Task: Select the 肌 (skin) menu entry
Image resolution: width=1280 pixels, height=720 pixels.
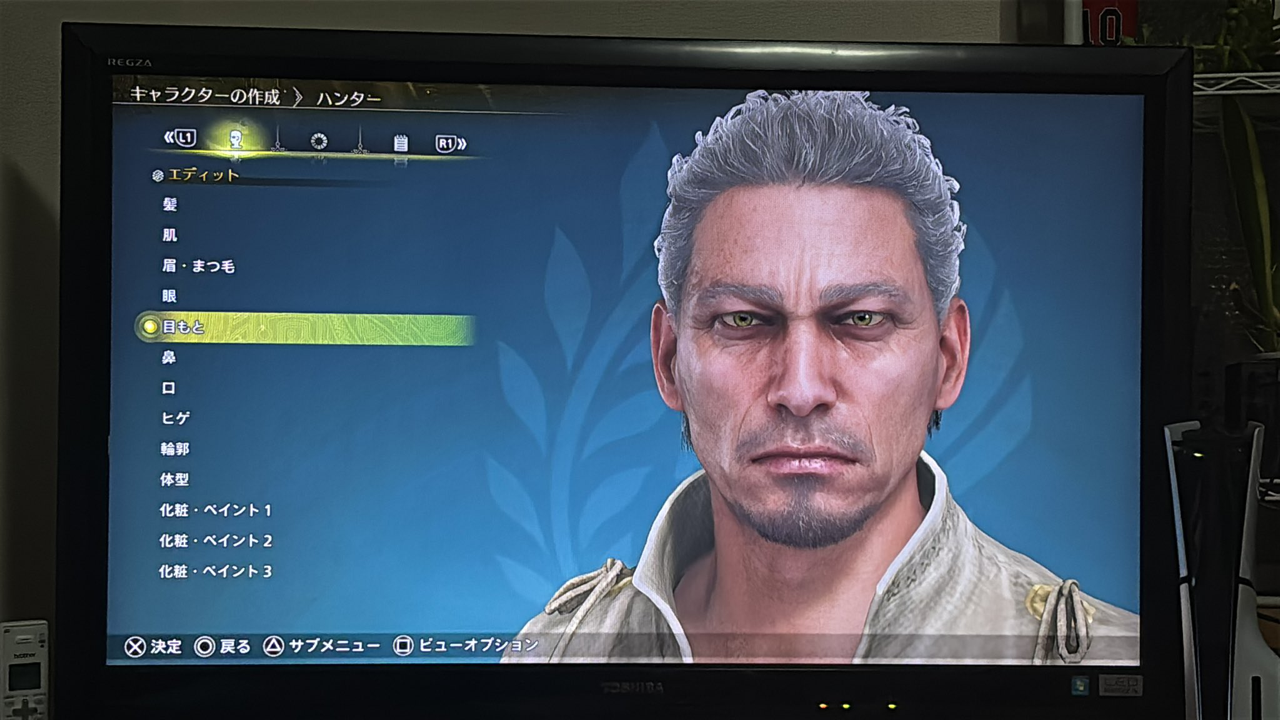Action: 170,235
